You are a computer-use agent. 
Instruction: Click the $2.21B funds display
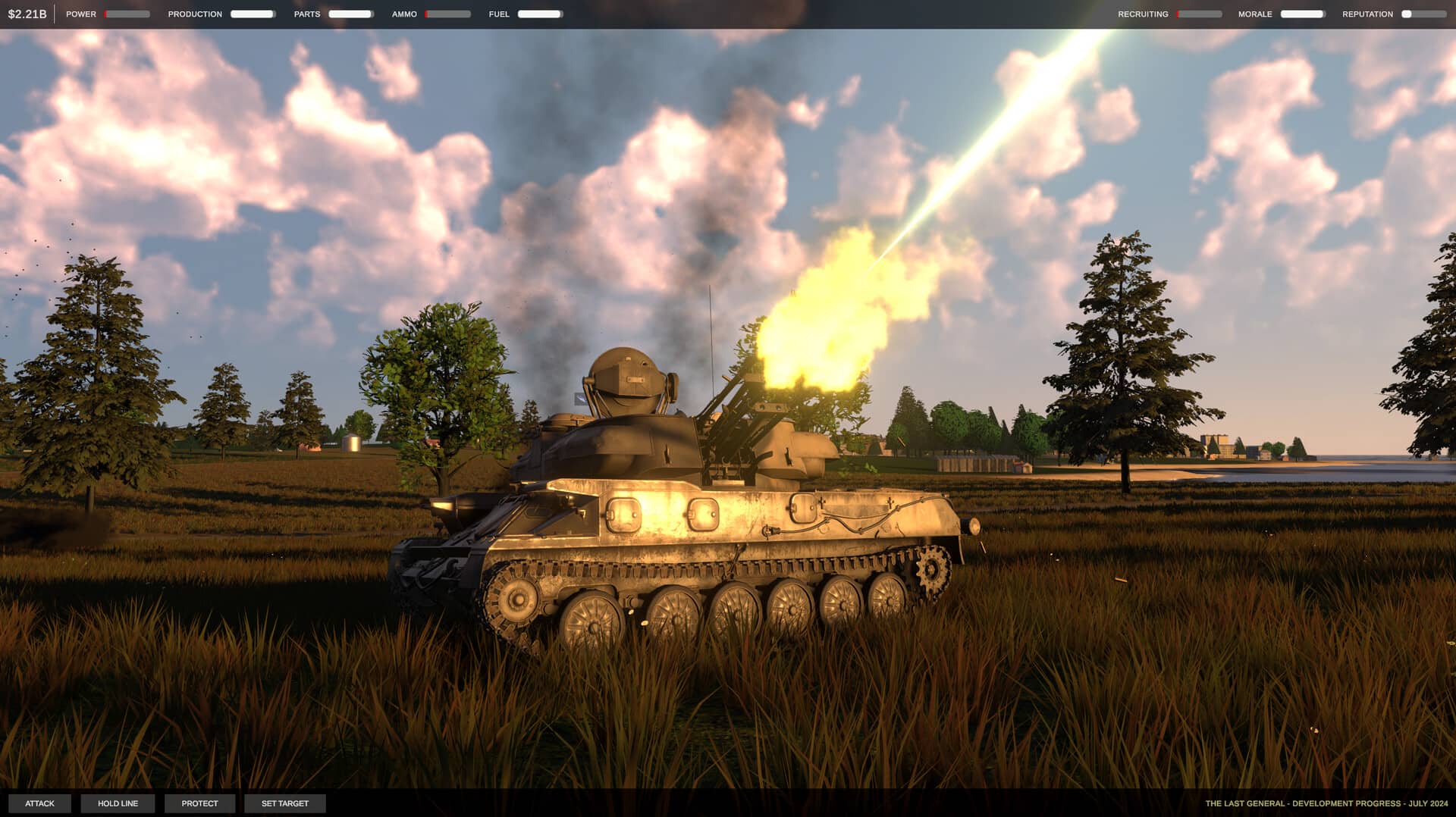click(27, 12)
